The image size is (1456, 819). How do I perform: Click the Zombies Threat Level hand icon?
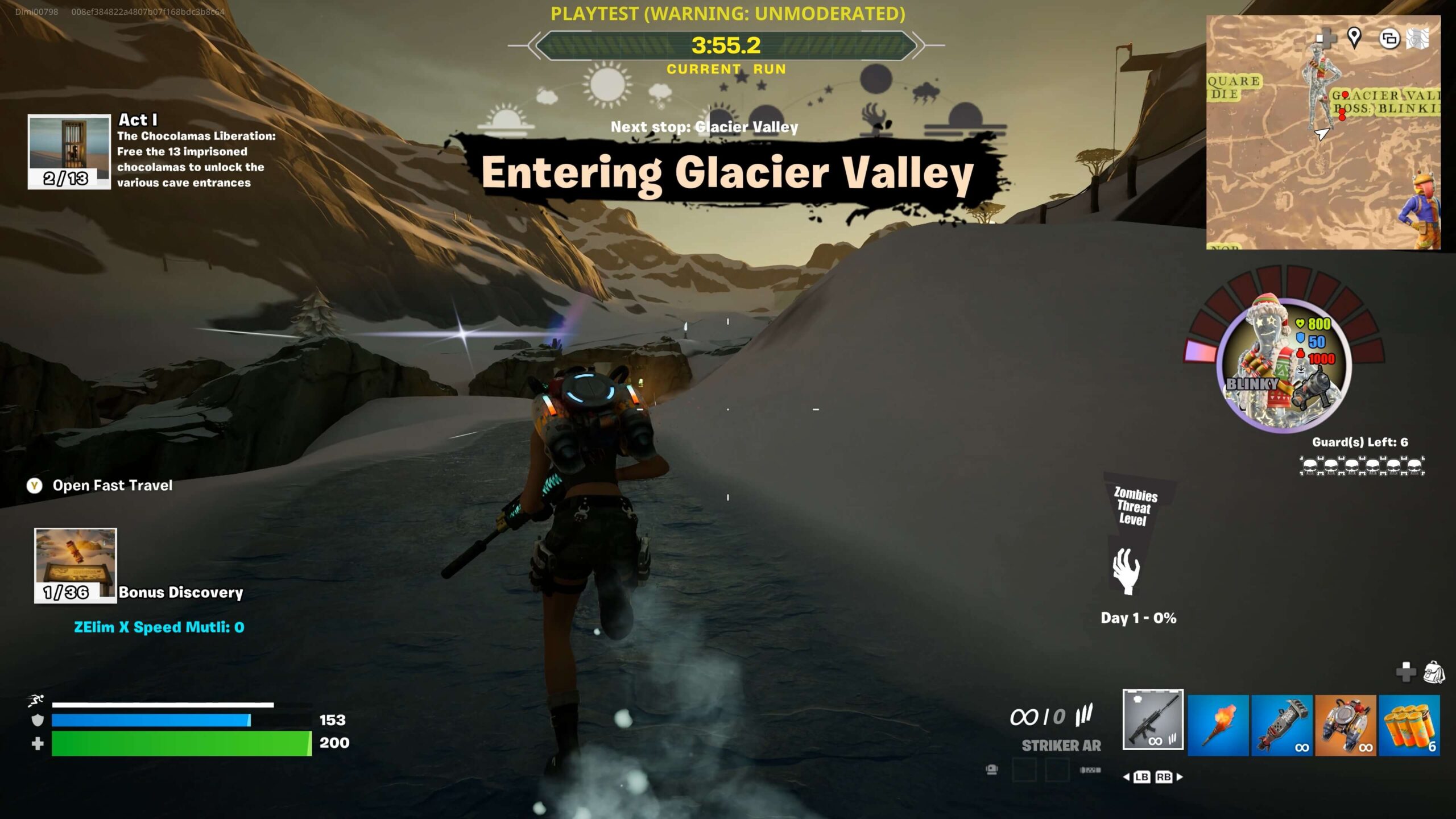(1126, 571)
